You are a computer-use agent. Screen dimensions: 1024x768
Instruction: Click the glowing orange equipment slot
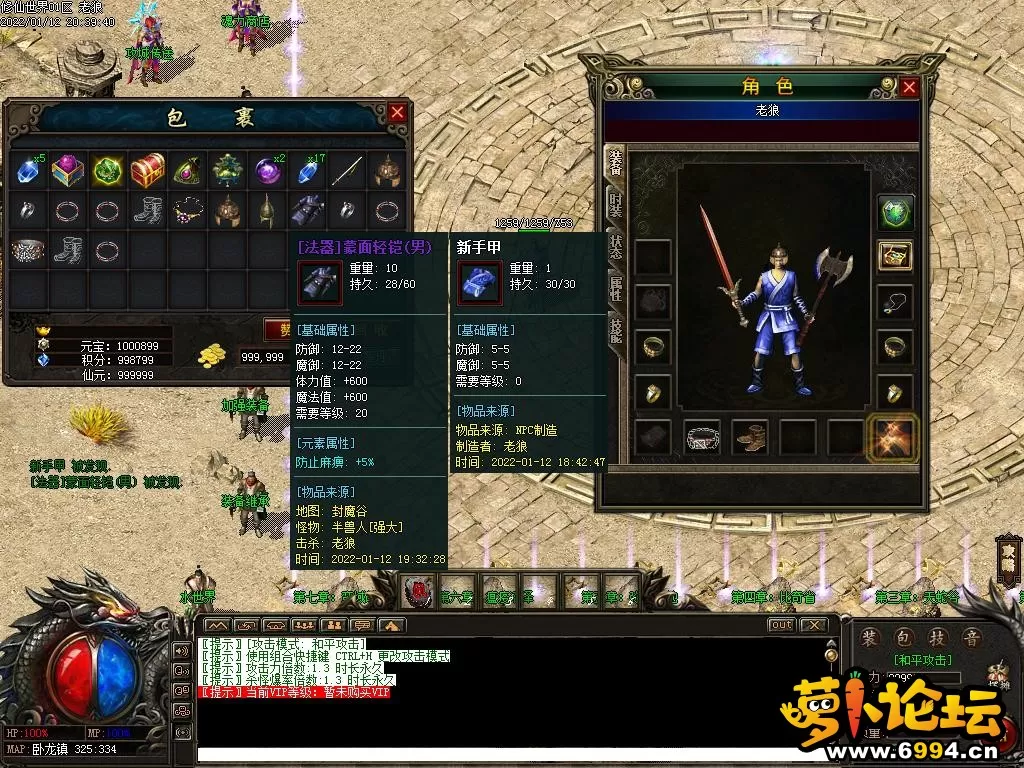tap(893, 437)
